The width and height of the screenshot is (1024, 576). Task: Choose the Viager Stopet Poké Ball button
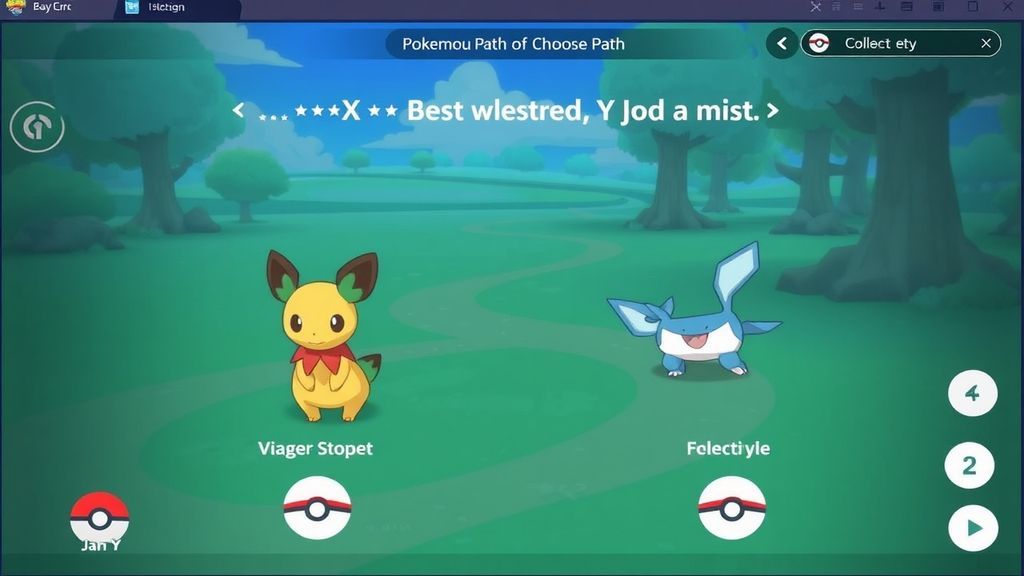click(x=317, y=507)
